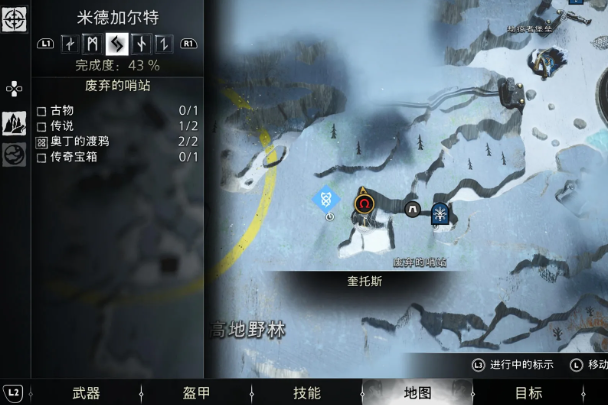Click the blue diamond knot map marker

click(x=326, y=198)
